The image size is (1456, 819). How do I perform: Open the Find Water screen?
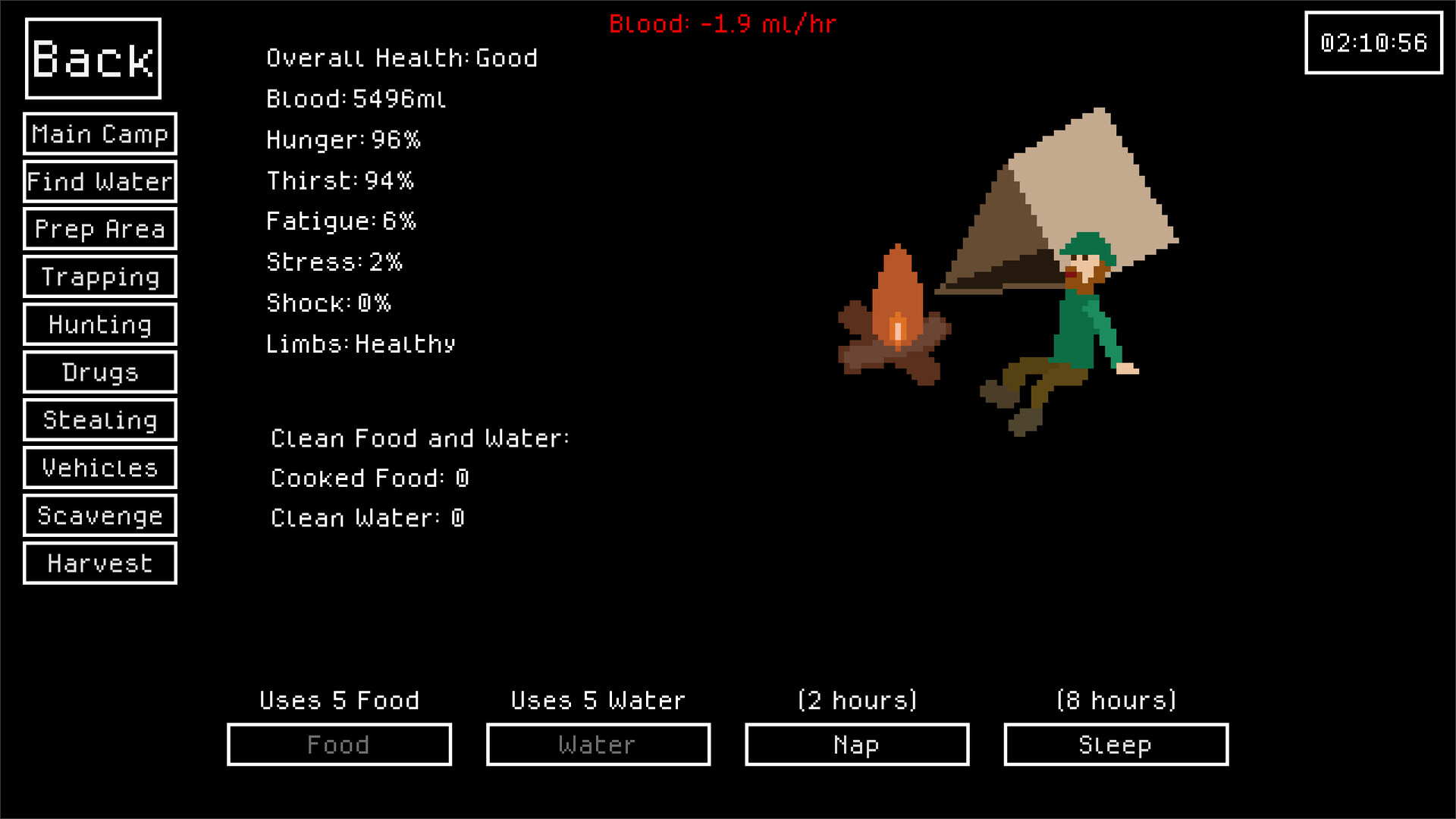tap(99, 181)
